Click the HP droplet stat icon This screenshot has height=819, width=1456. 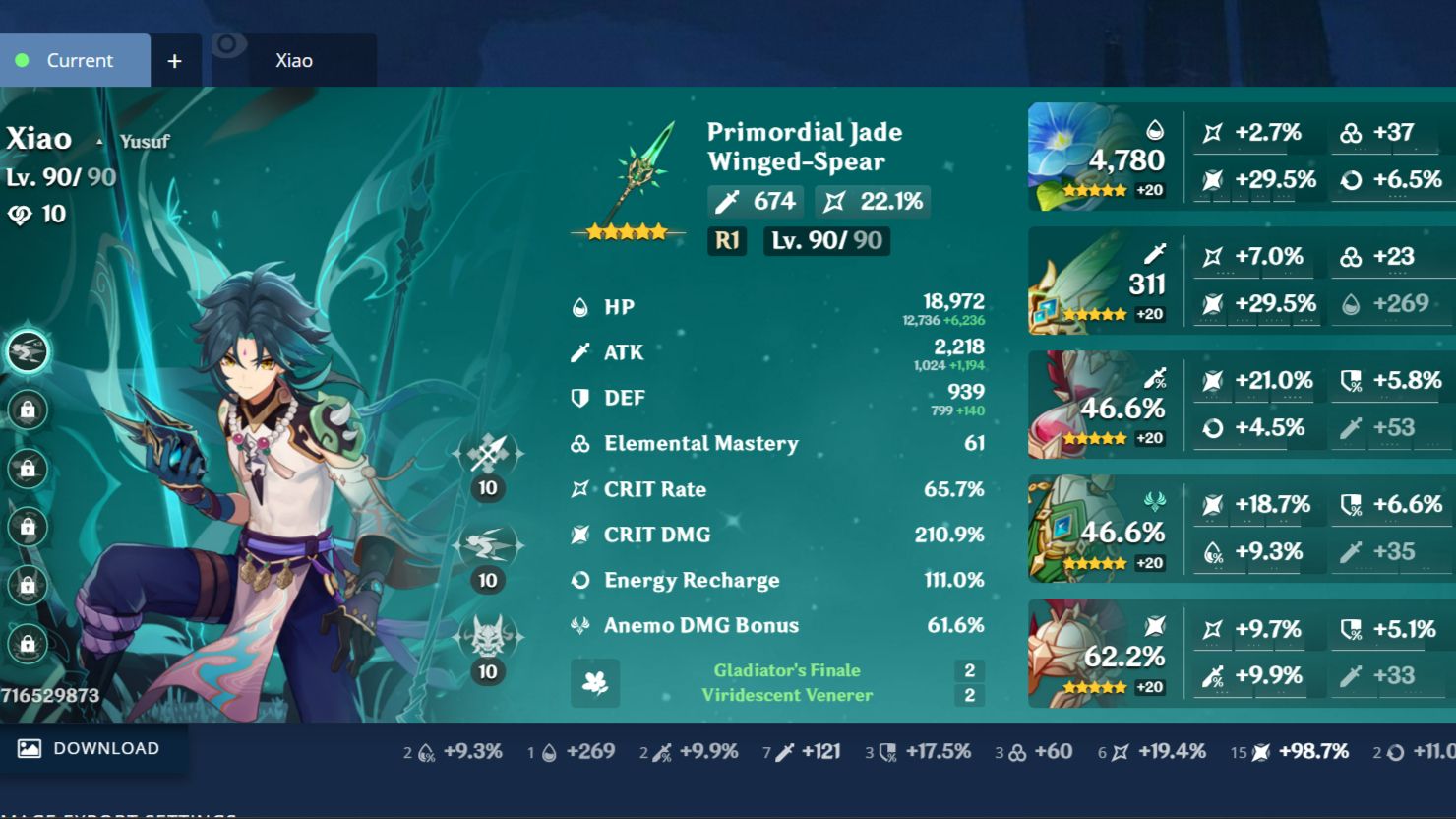578,307
